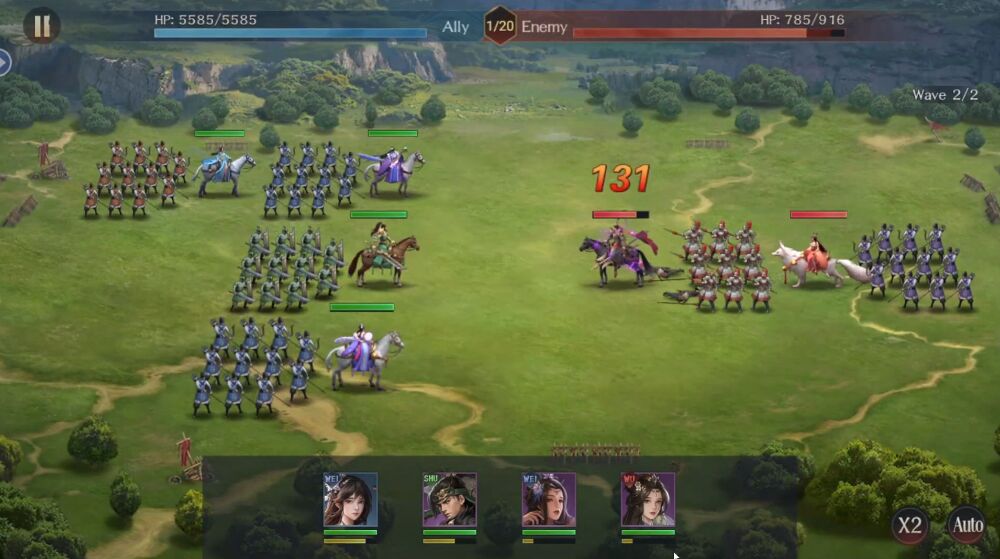Choose the Wei heroine on purple background
This screenshot has width=1000, height=559.
click(x=548, y=500)
